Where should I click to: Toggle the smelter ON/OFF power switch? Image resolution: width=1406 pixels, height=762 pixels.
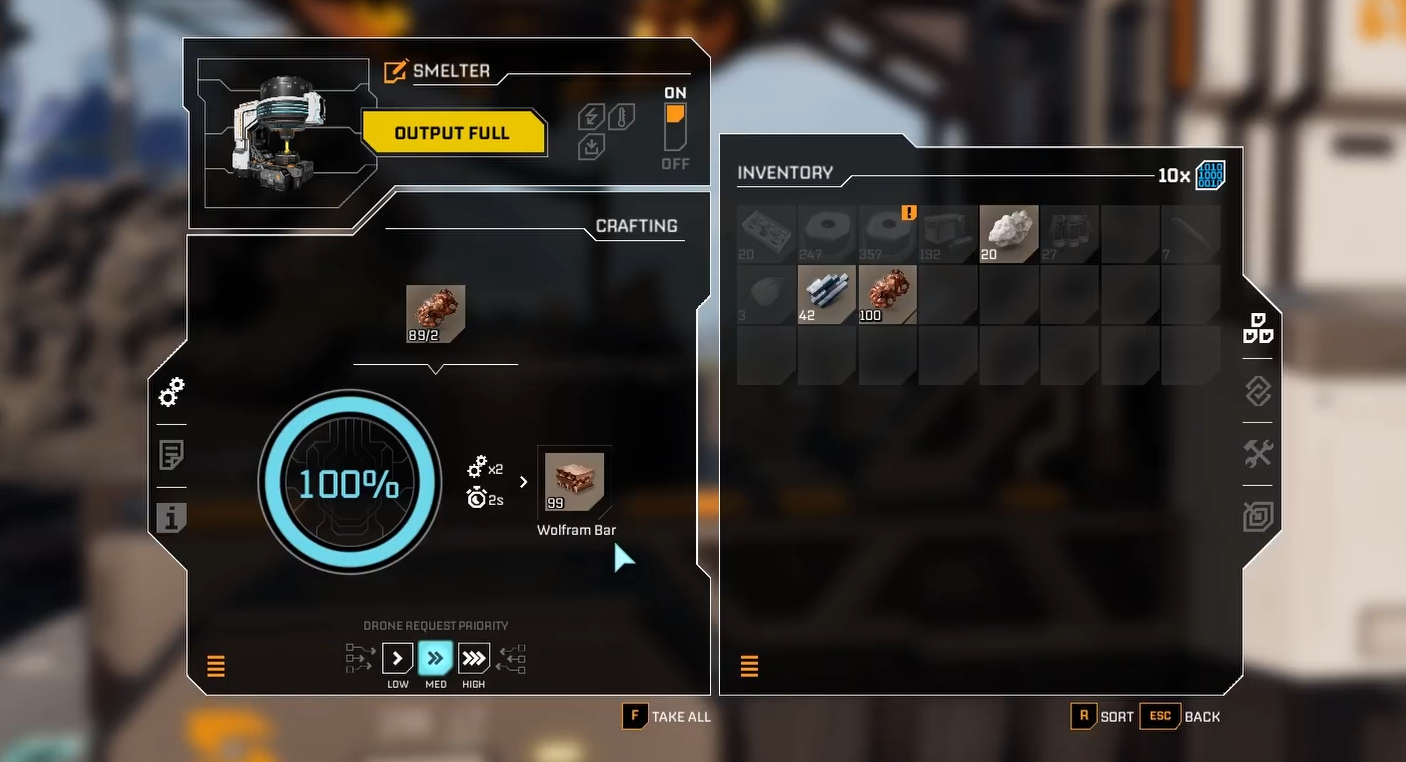pyautogui.click(x=675, y=128)
